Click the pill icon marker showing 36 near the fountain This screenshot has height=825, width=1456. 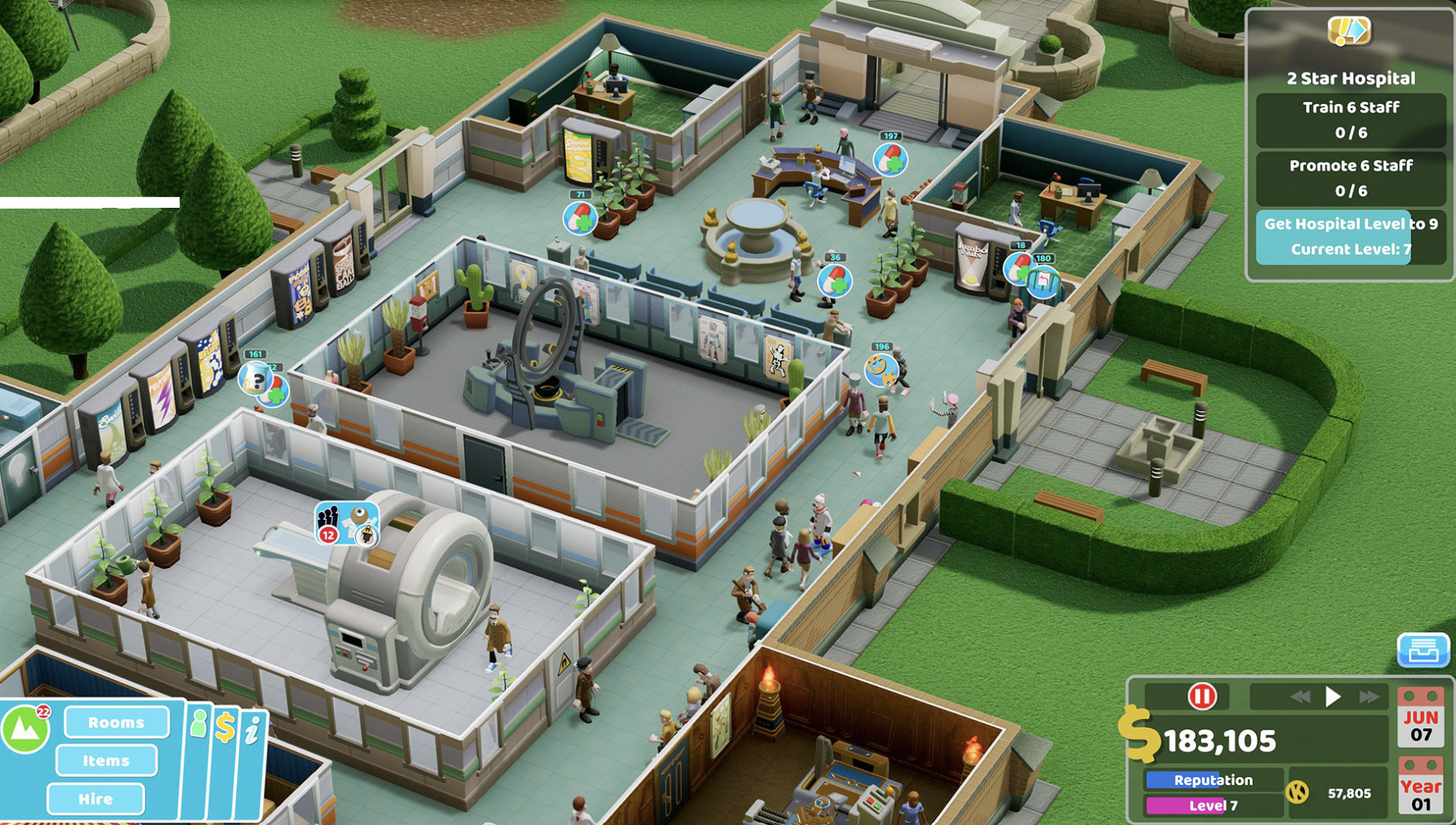click(x=835, y=280)
